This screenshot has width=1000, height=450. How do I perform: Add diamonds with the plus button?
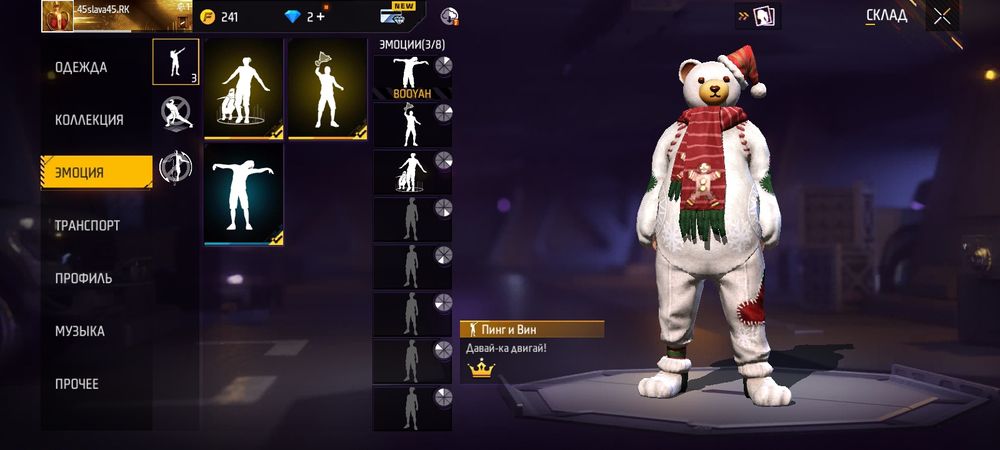pos(321,17)
